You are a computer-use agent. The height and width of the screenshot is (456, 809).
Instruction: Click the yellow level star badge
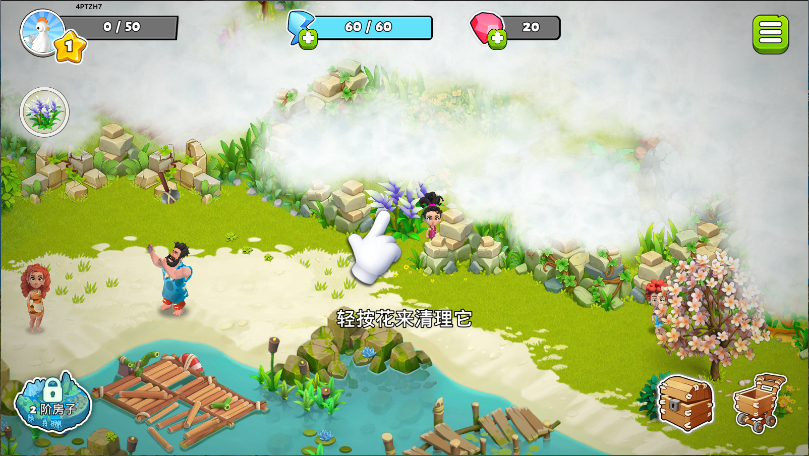click(x=69, y=46)
